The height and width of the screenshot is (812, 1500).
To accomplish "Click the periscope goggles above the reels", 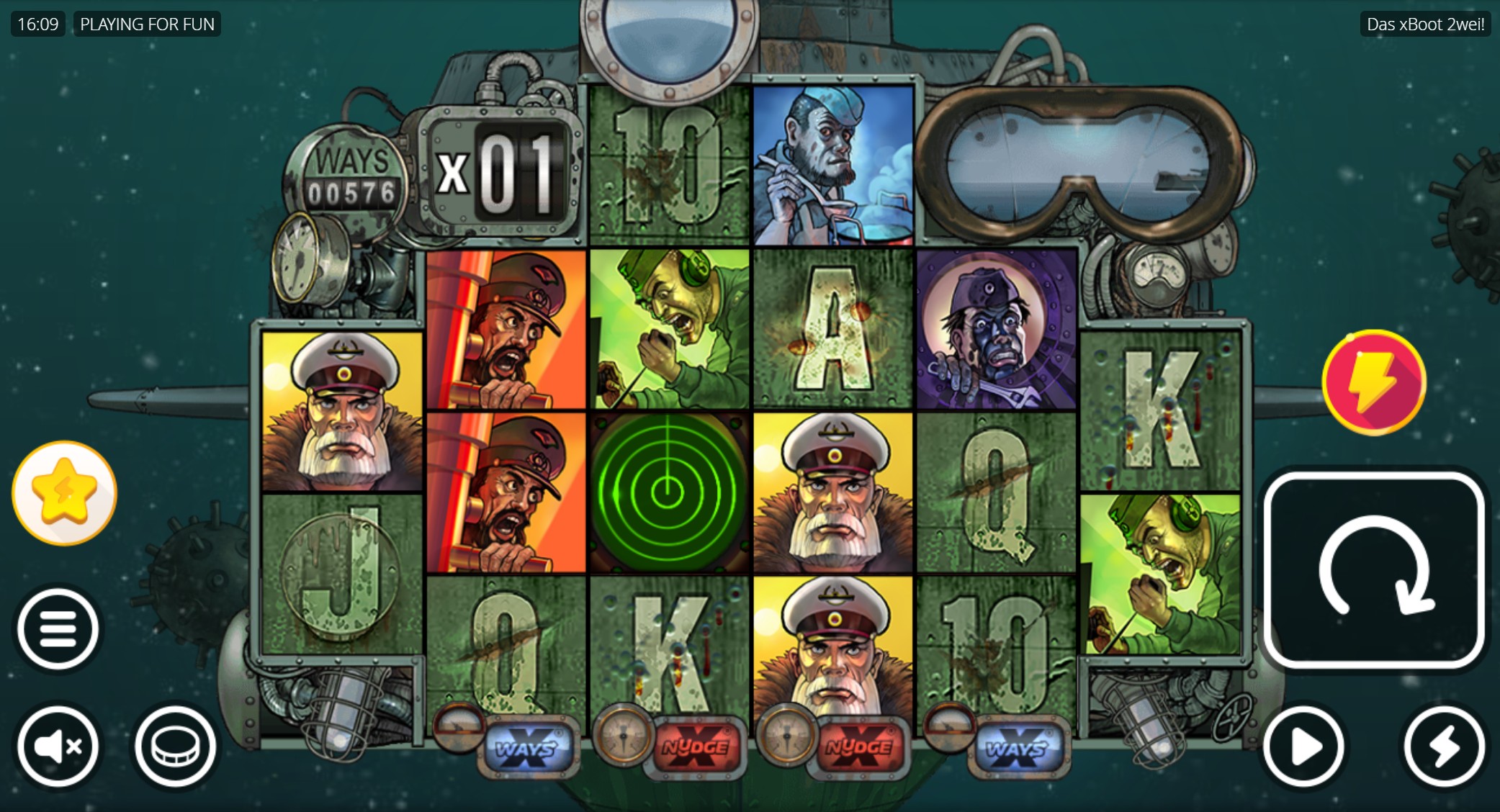I will click(x=1080, y=166).
